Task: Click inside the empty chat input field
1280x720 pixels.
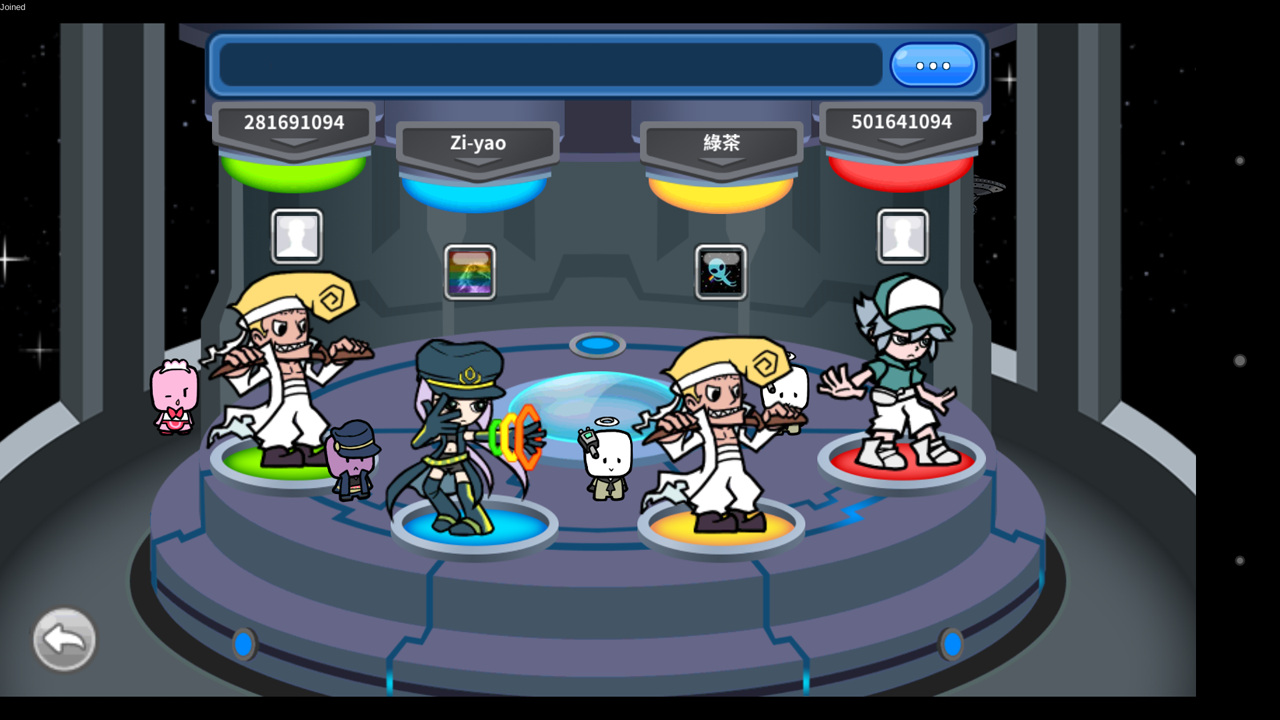Action: click(x=550, y=64)
